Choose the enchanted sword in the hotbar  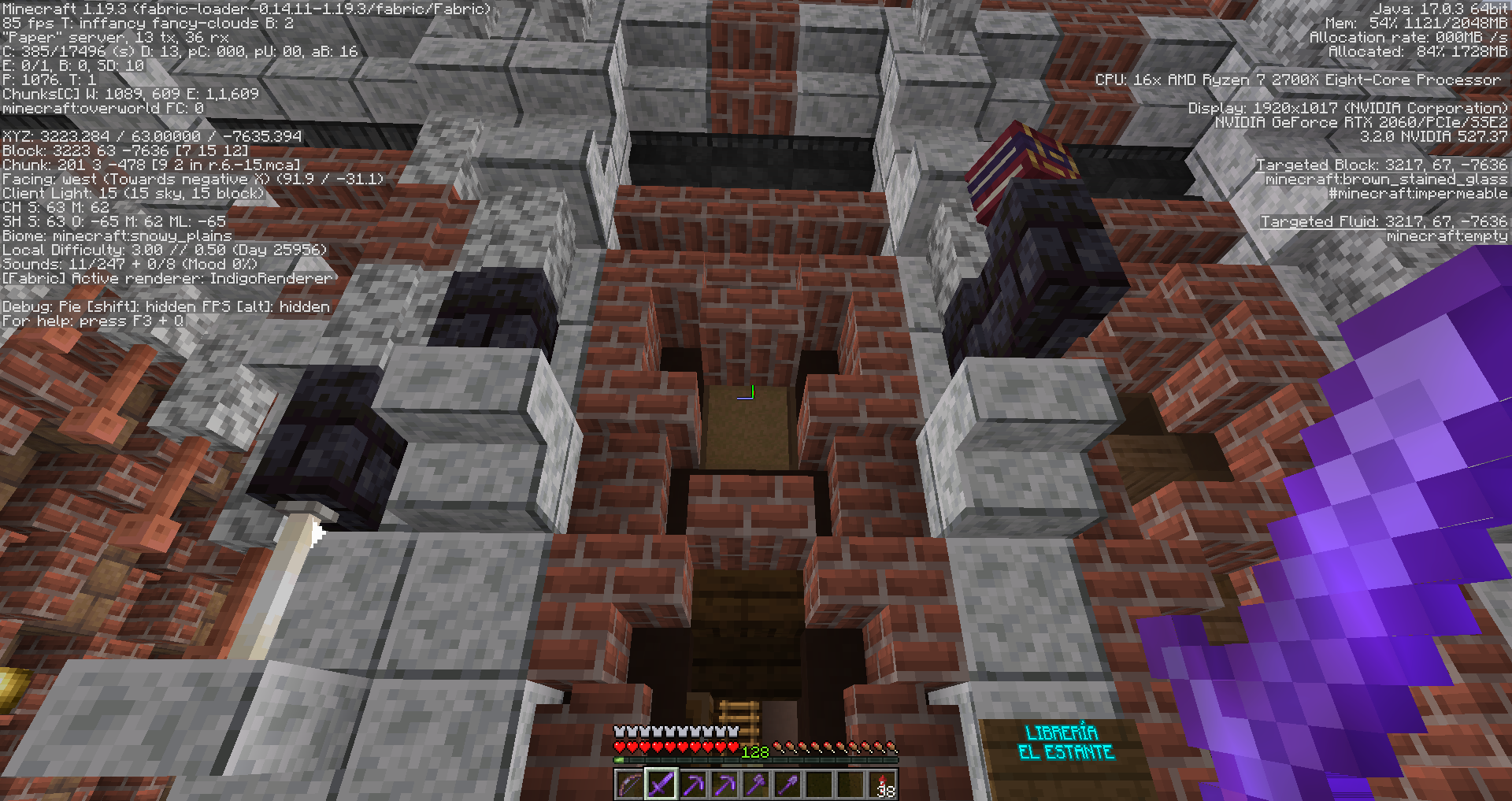(x=661, y=784)
